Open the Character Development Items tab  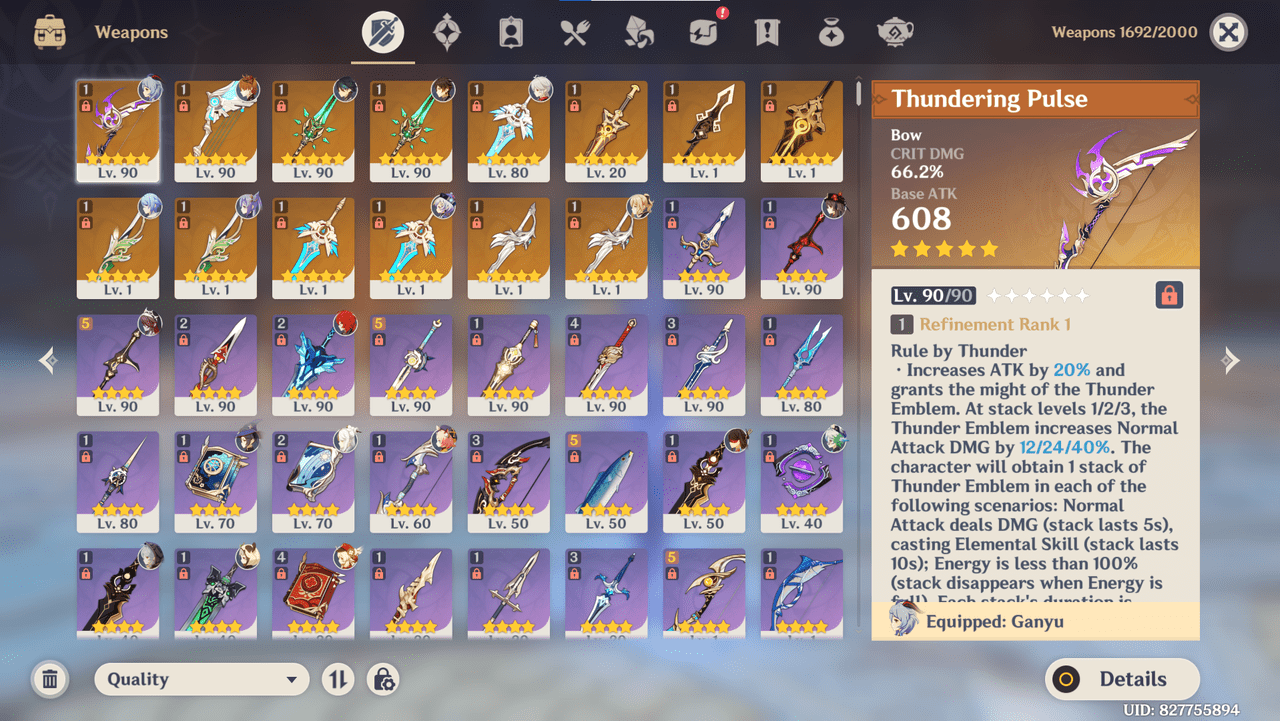(x=511, y=31)
